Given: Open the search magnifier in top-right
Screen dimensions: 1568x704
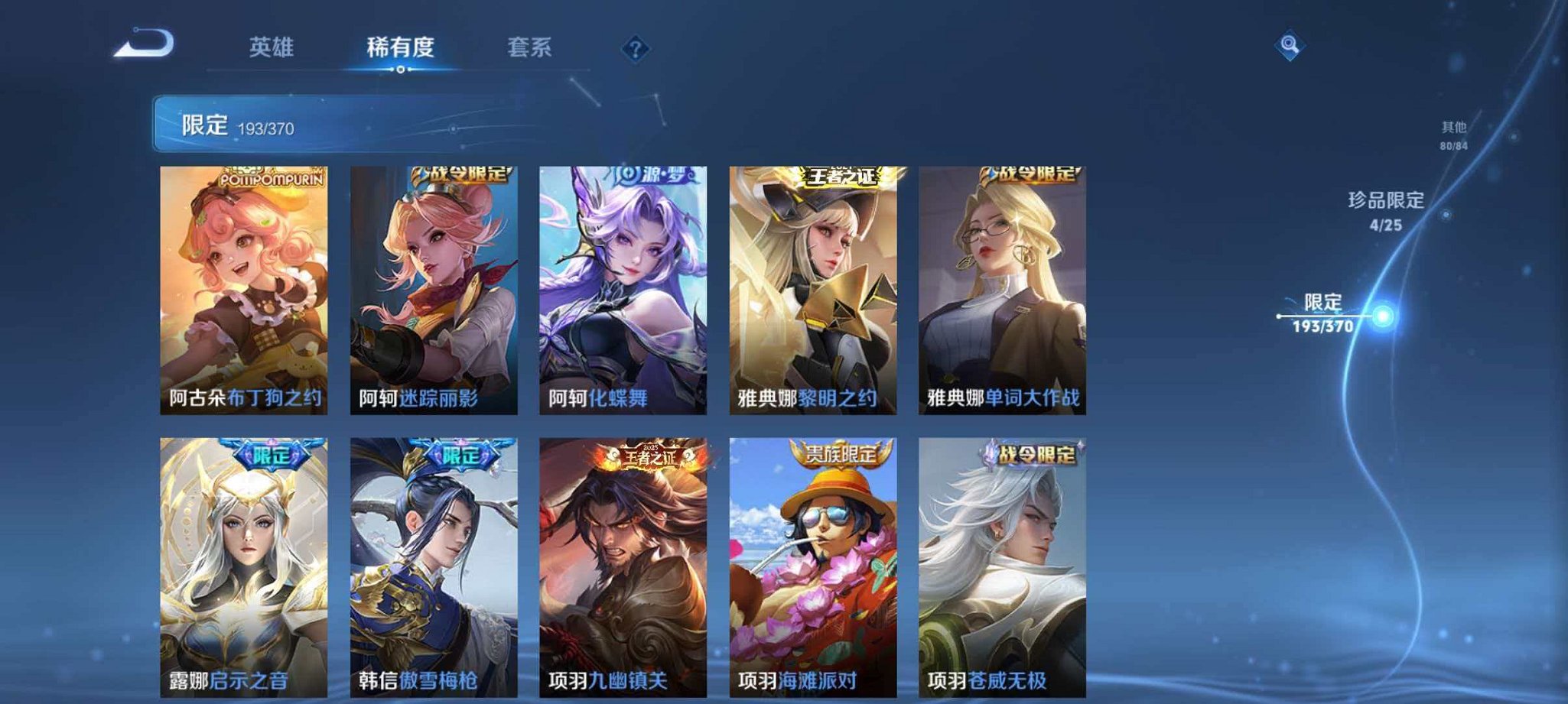Looking at the screenshot, I should [1290, 46].
